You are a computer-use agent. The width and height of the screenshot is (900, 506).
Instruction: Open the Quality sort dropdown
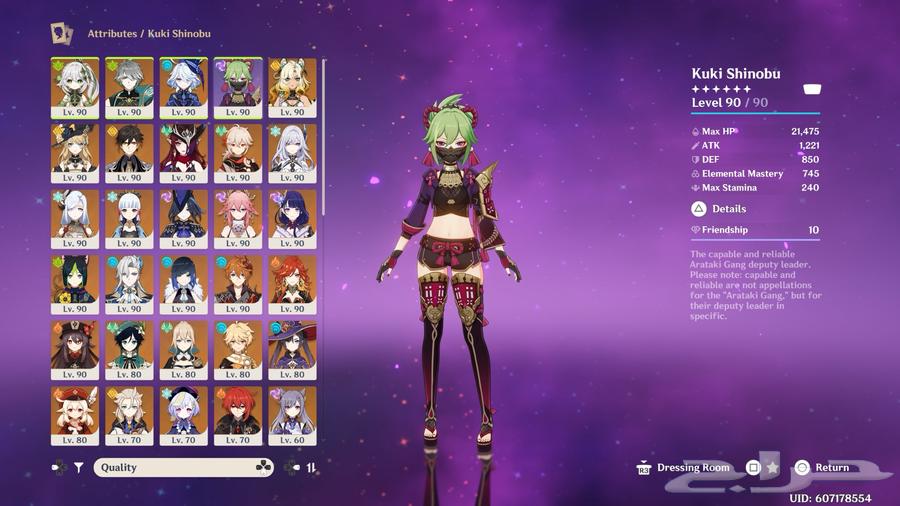(184, 467)
